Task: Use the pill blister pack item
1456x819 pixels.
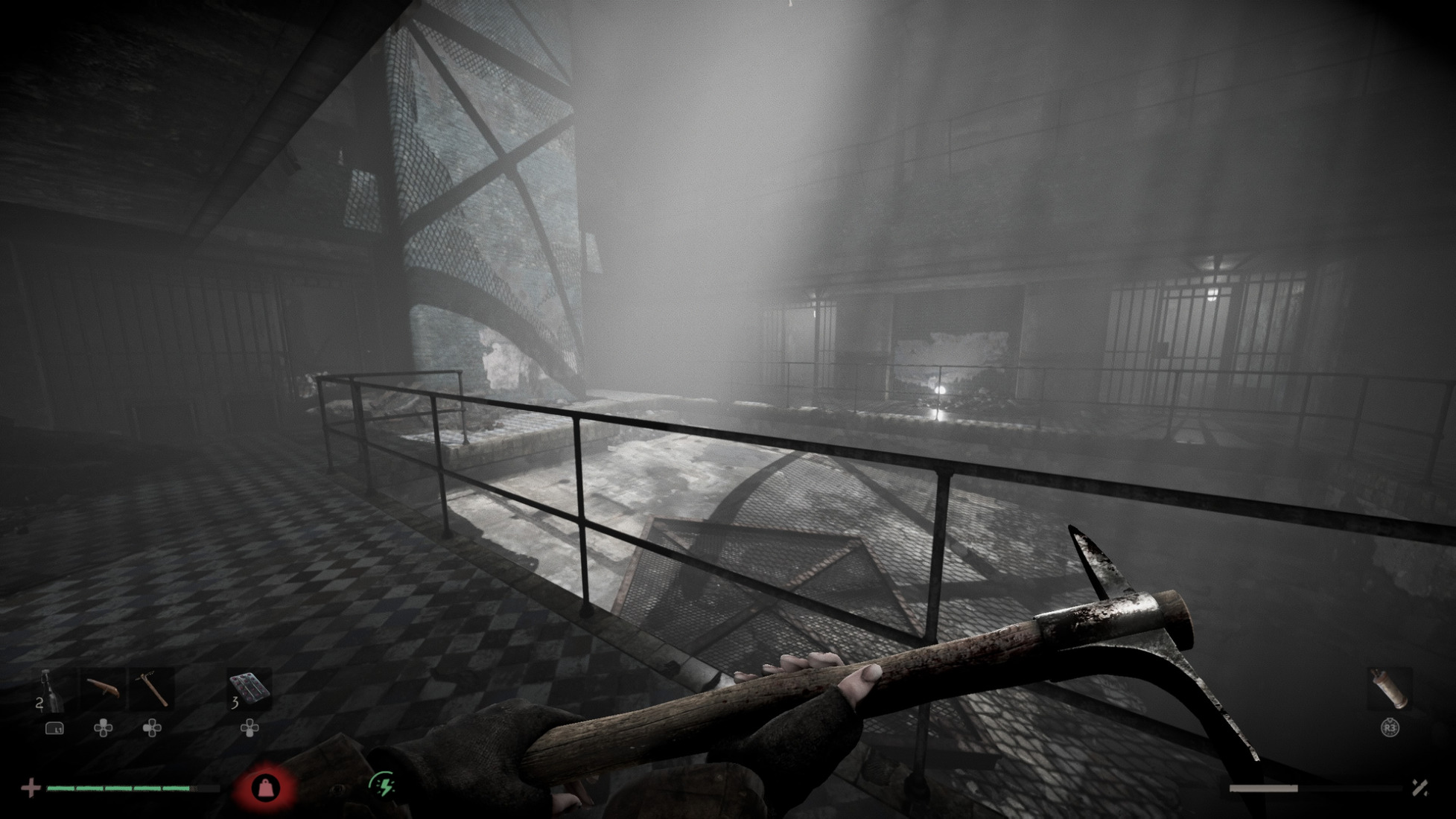Action: pos(249,688)
